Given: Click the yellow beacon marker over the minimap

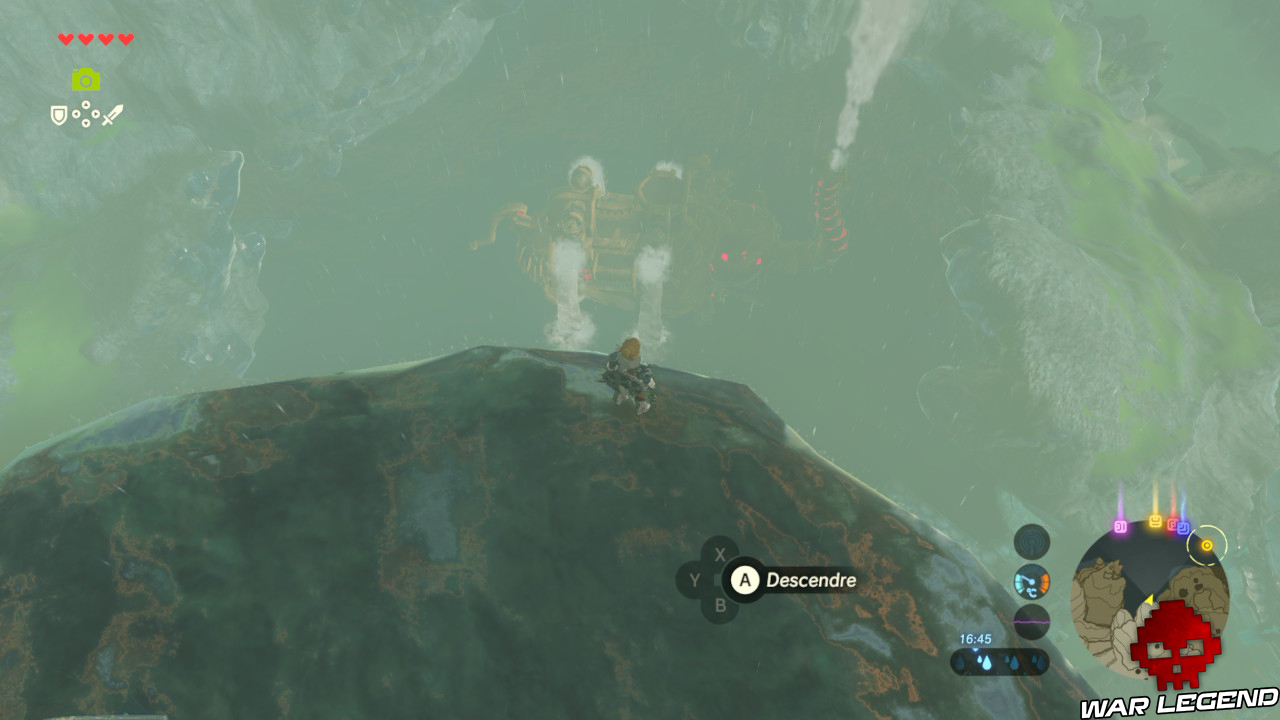Looking at the screenshot, I should [1207, 545].
